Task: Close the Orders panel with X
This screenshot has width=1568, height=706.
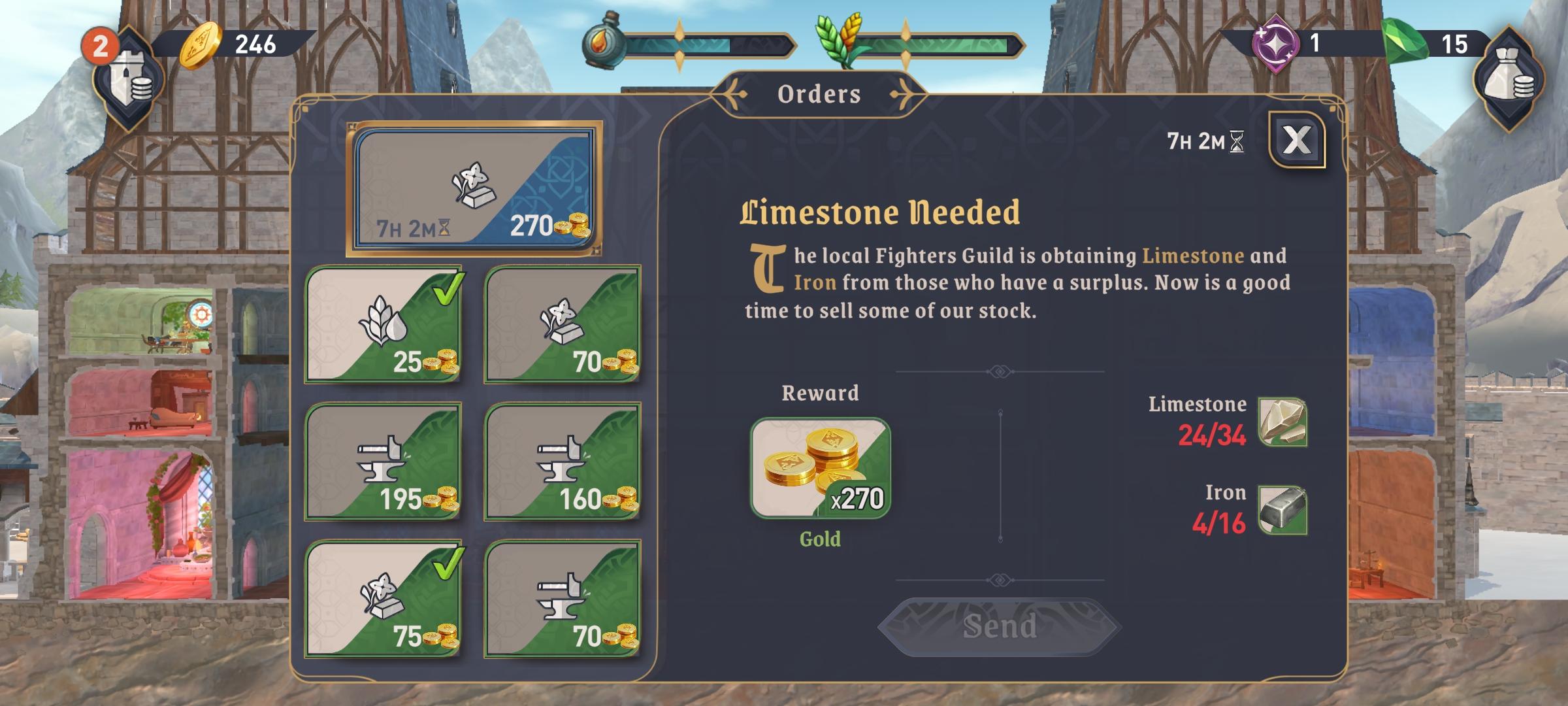Action: tap(1297, 140)
